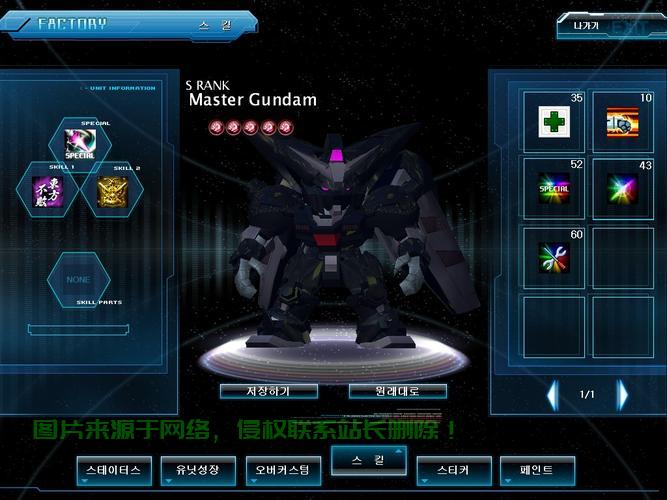Image resolution: width=667 pixels, height=500 pixels.
Task: Pick the rainbow starburst skill part
Action: pyautogui.click(x=622, y=189)
